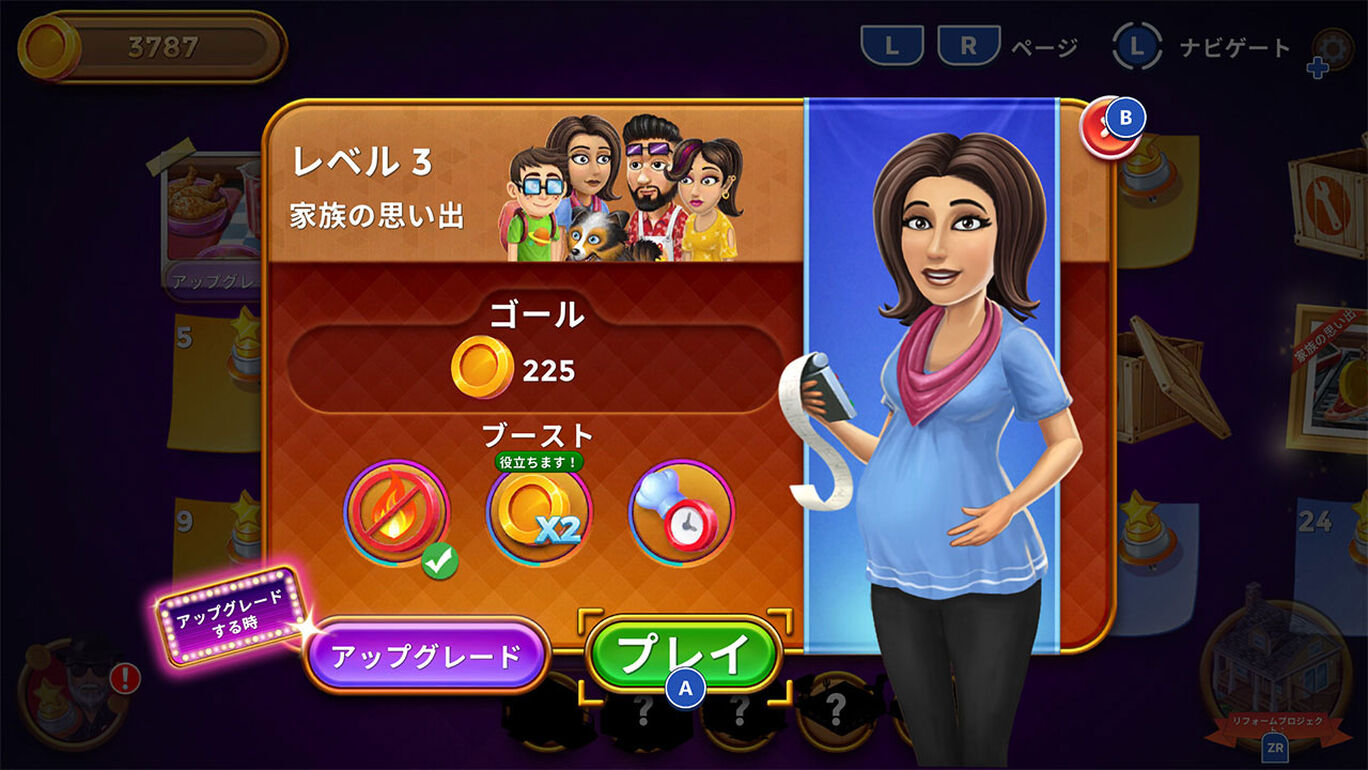The image size is (1368, 770).
Task: Open the purple アップグレード menu
Action: click(x=426, y=656)
